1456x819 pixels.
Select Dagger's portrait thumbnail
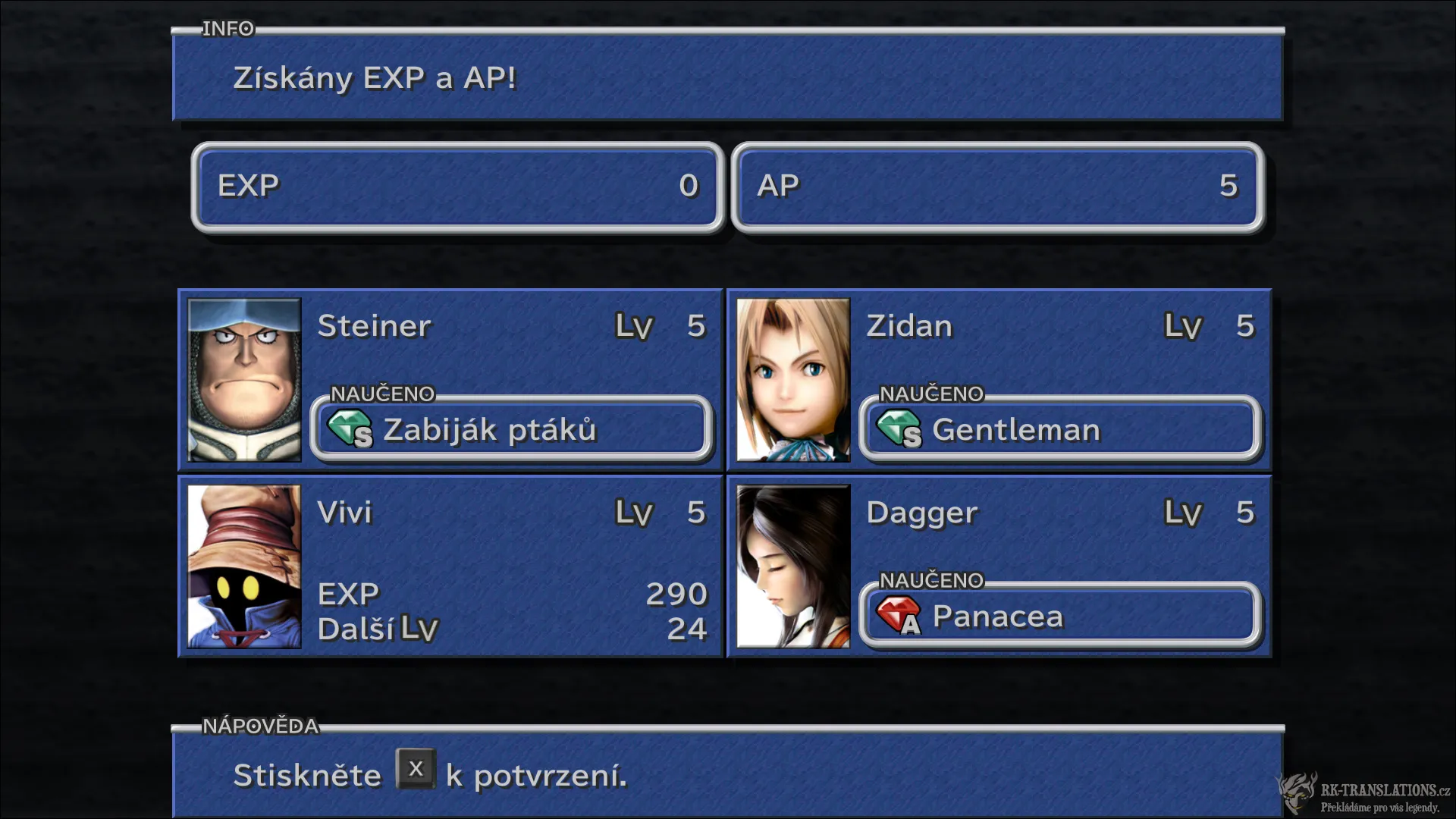coord(792,567)
